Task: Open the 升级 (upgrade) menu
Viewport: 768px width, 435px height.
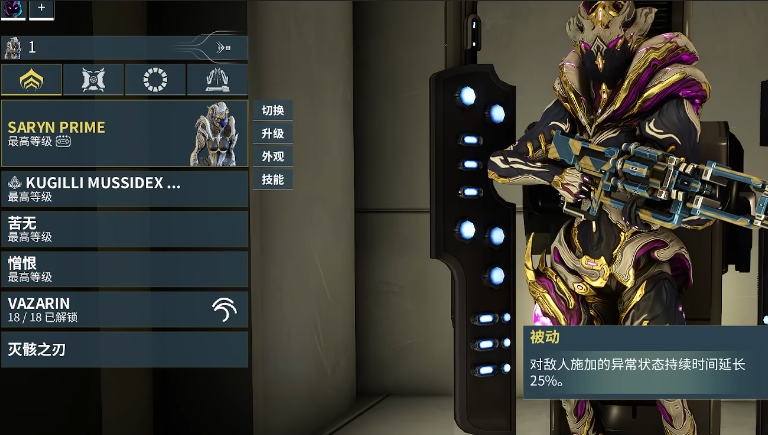Action: (x=273, y=133)
